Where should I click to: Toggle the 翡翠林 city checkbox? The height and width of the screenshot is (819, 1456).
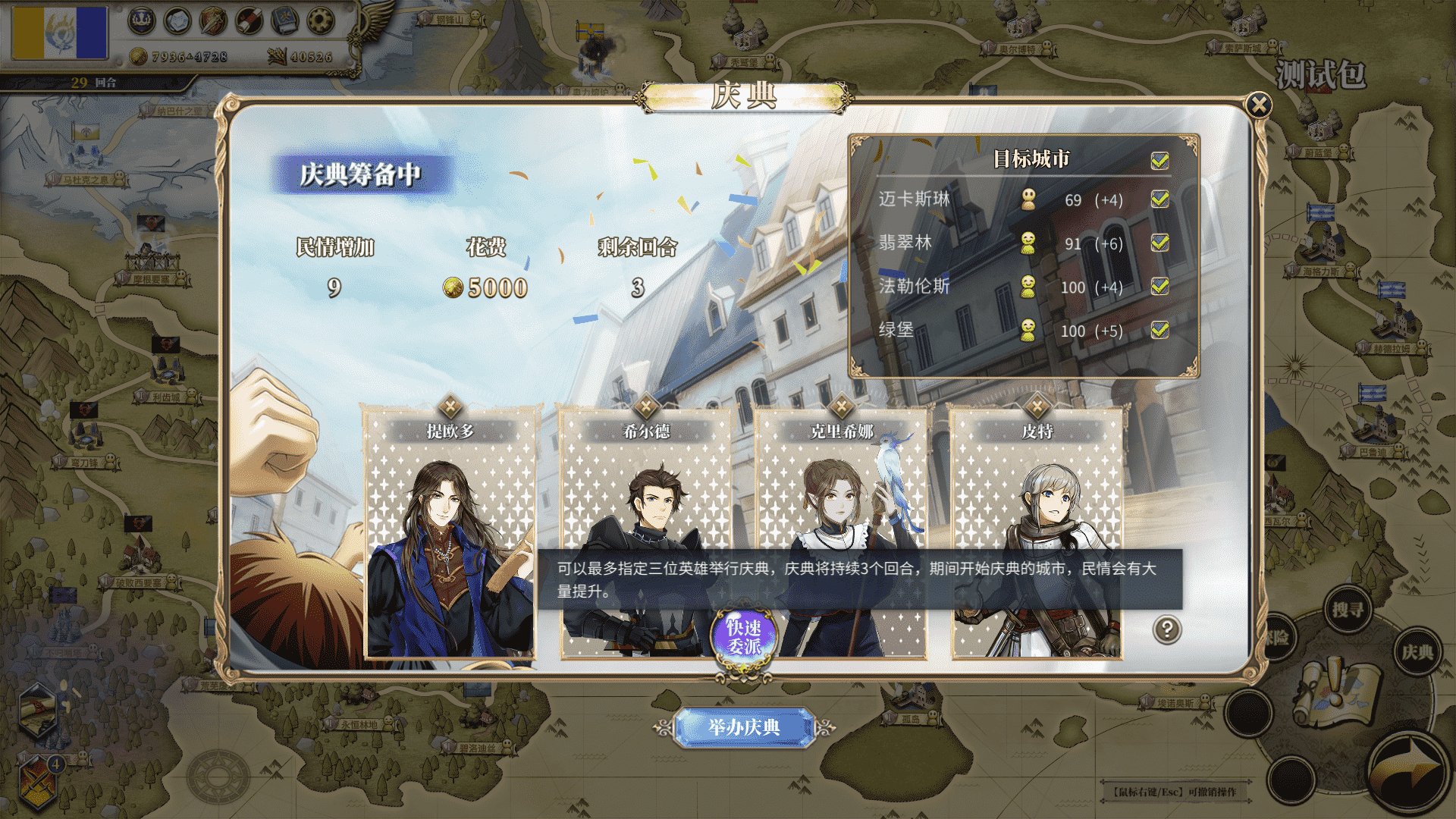(x=1159, y=243)
